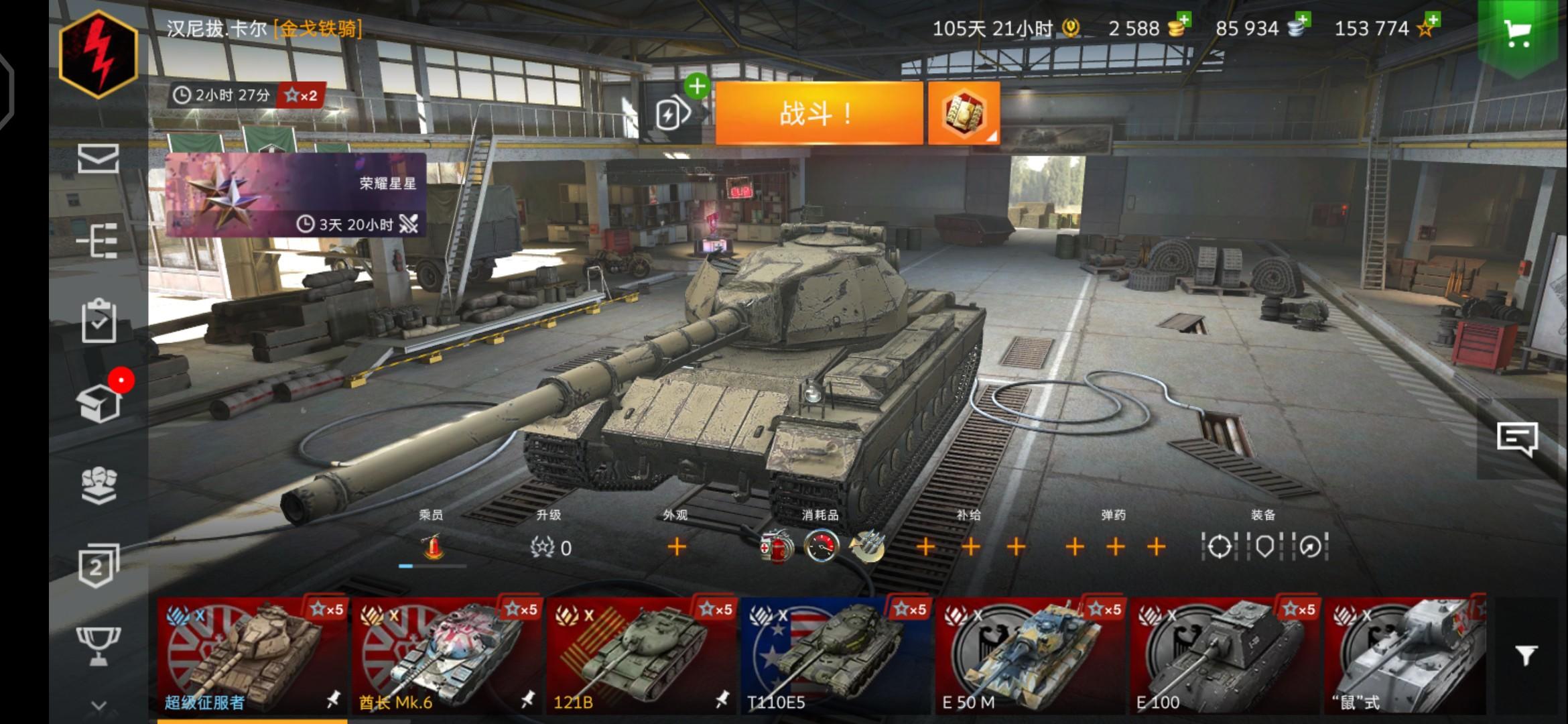Click the crew experience progress bar
The width and height of the screenshot is (1568, 724).
tap(432, 566)
